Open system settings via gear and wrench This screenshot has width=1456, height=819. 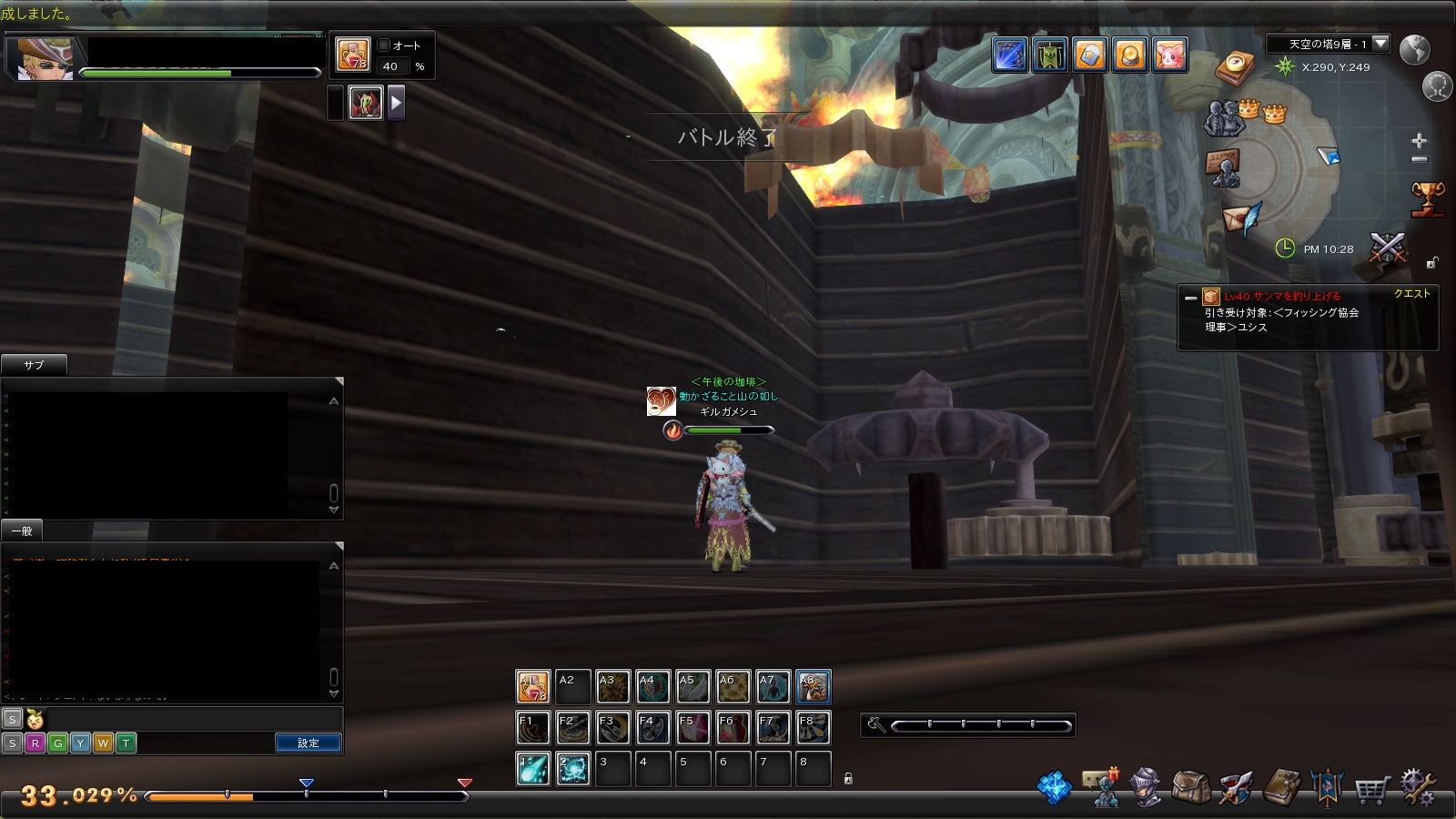click(1418, 787)
